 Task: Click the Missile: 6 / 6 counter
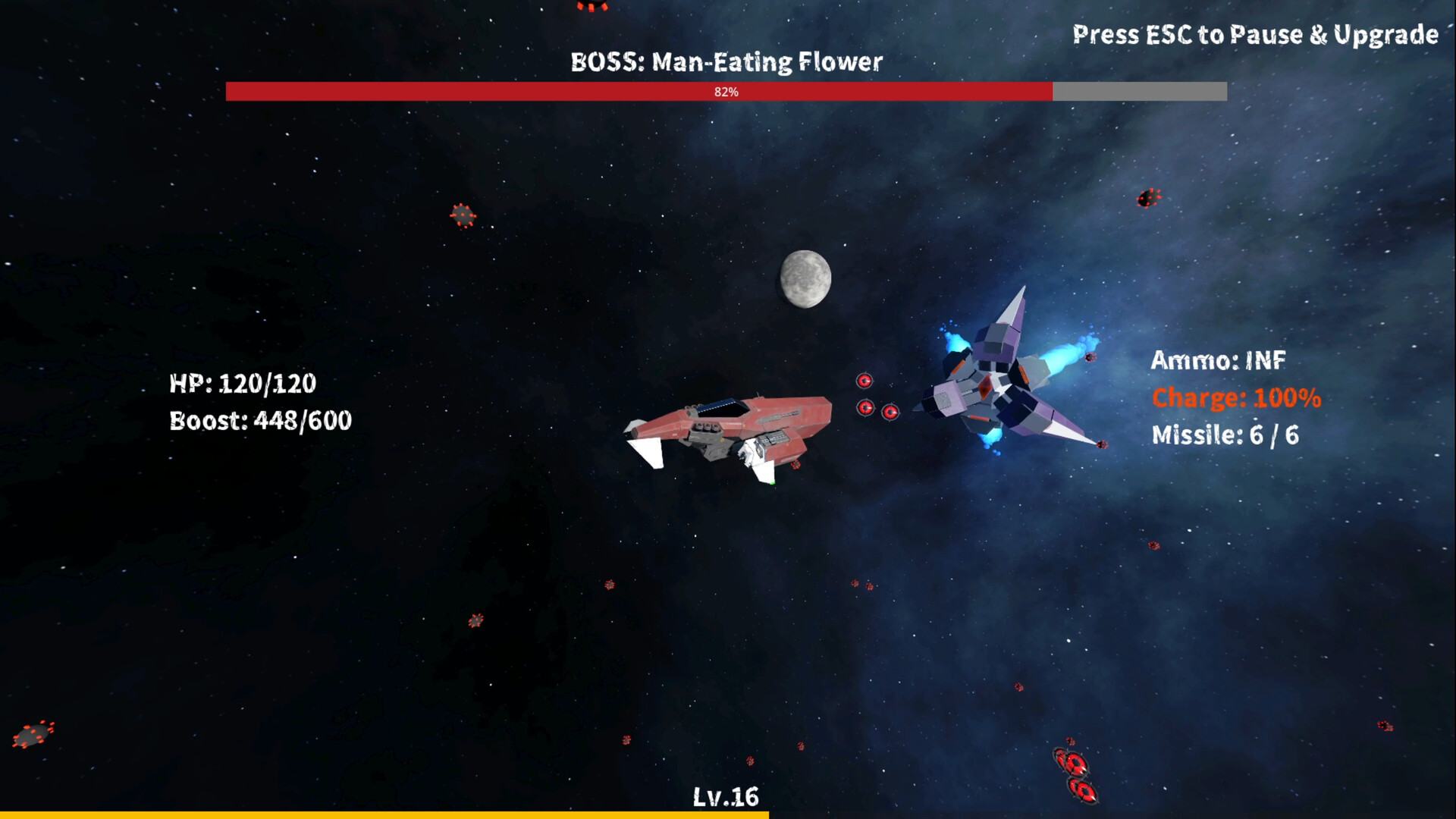pyautogui.click(x=1225, y=435)
